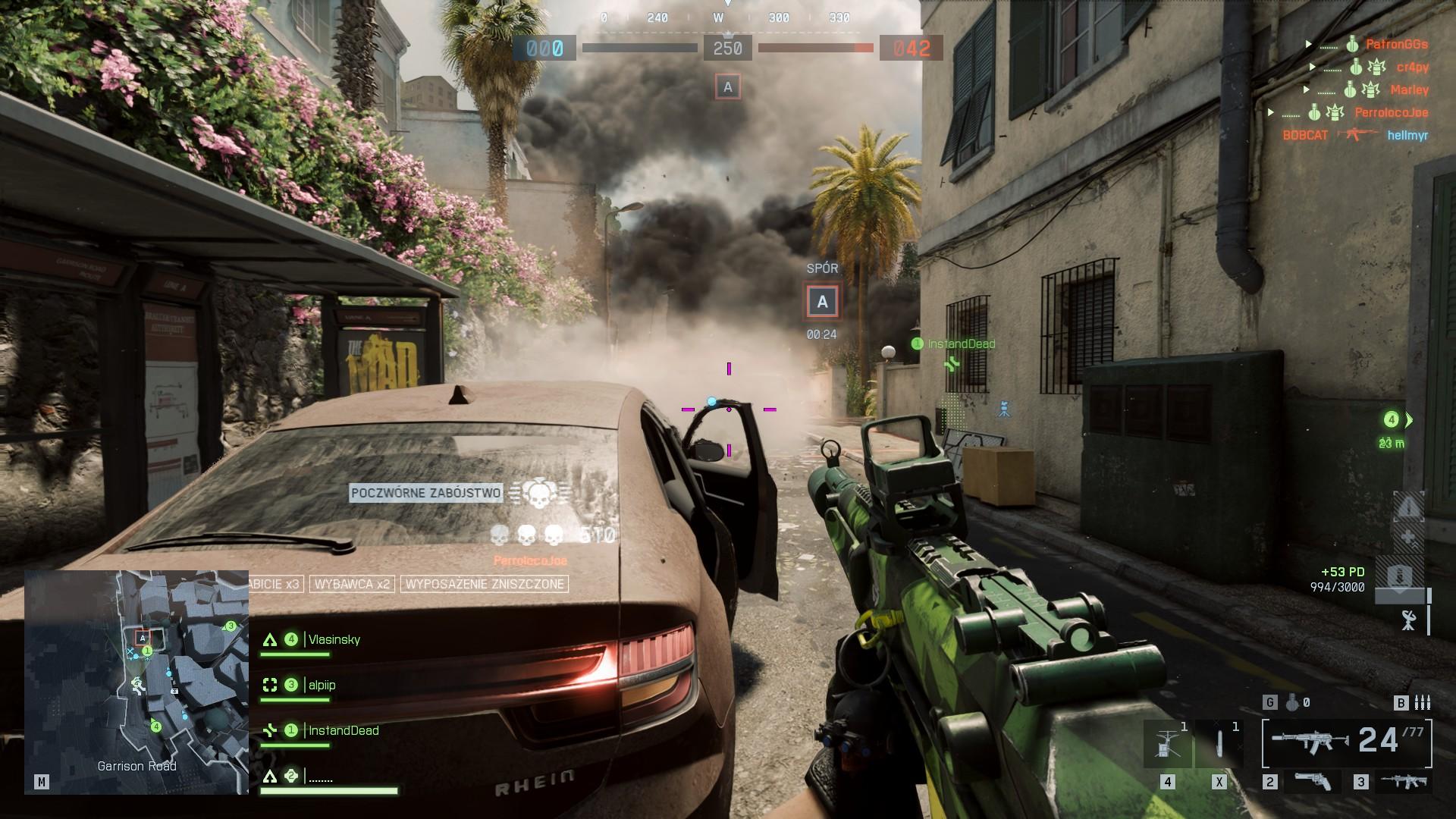Click the hellmyr BOBCAT kill feed entry
This screenshot has width=1456, height=819.
[x=1354, y=135]
